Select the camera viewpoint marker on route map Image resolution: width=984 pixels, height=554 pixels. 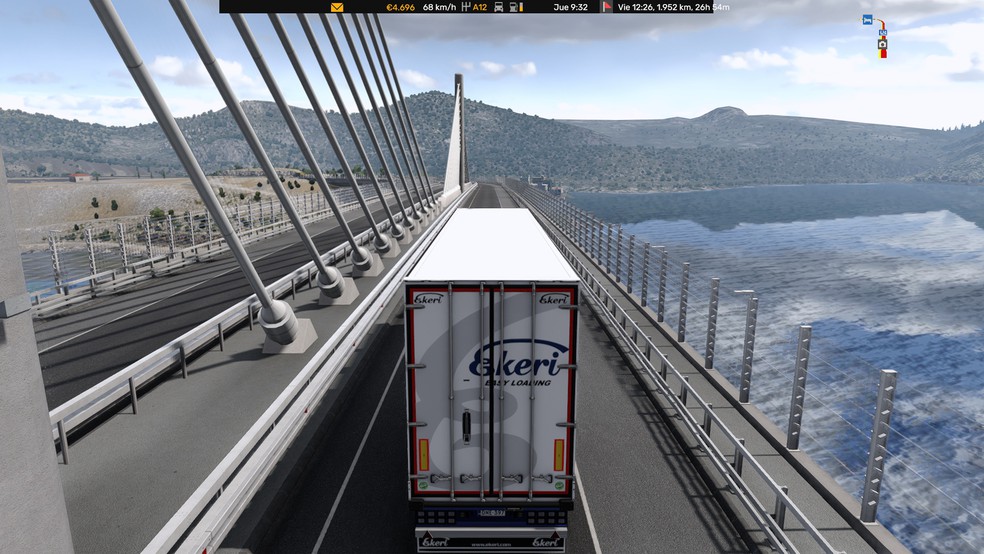[x=882, y=44]
